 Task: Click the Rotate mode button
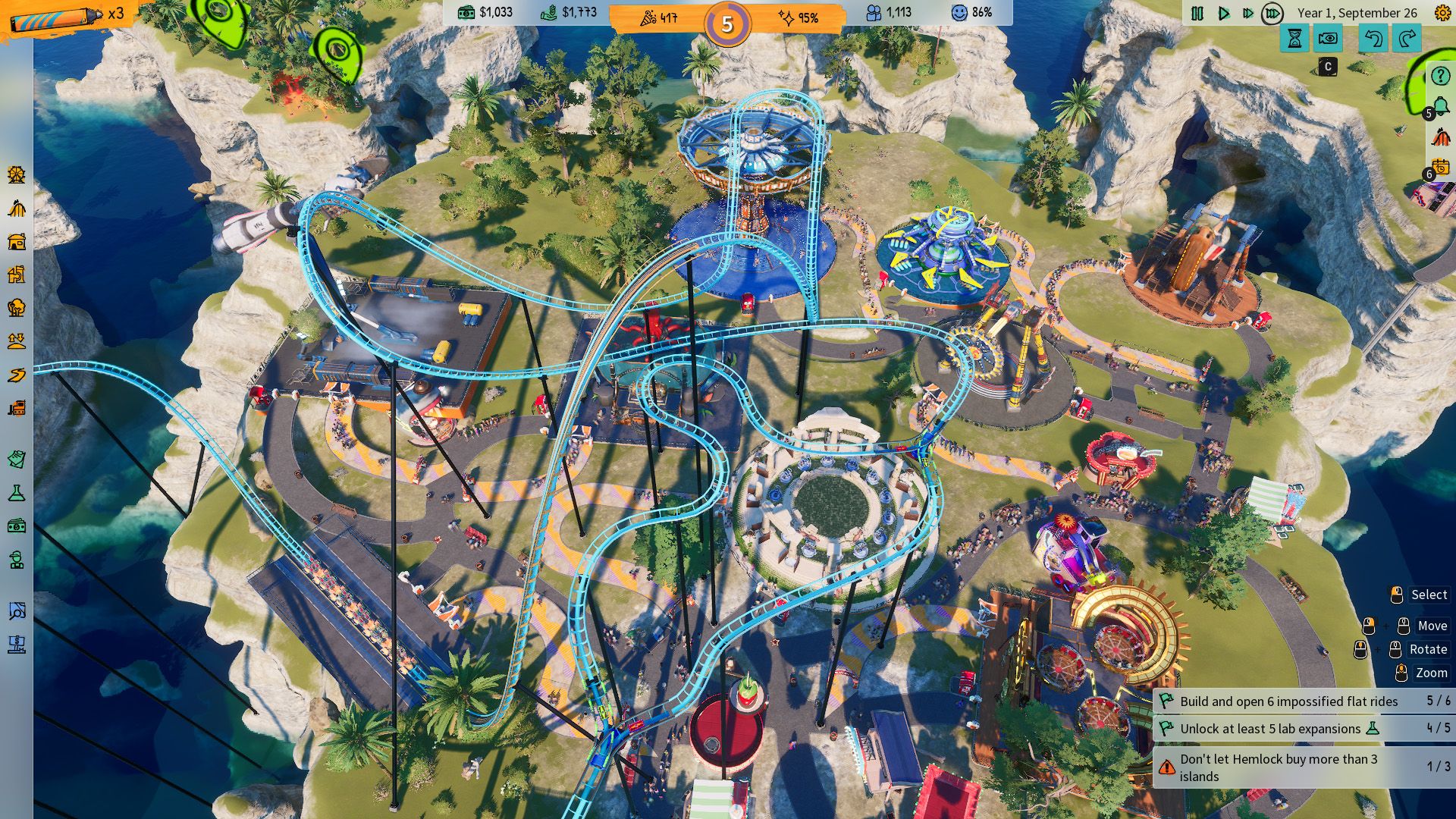[x=1427, y=649]
